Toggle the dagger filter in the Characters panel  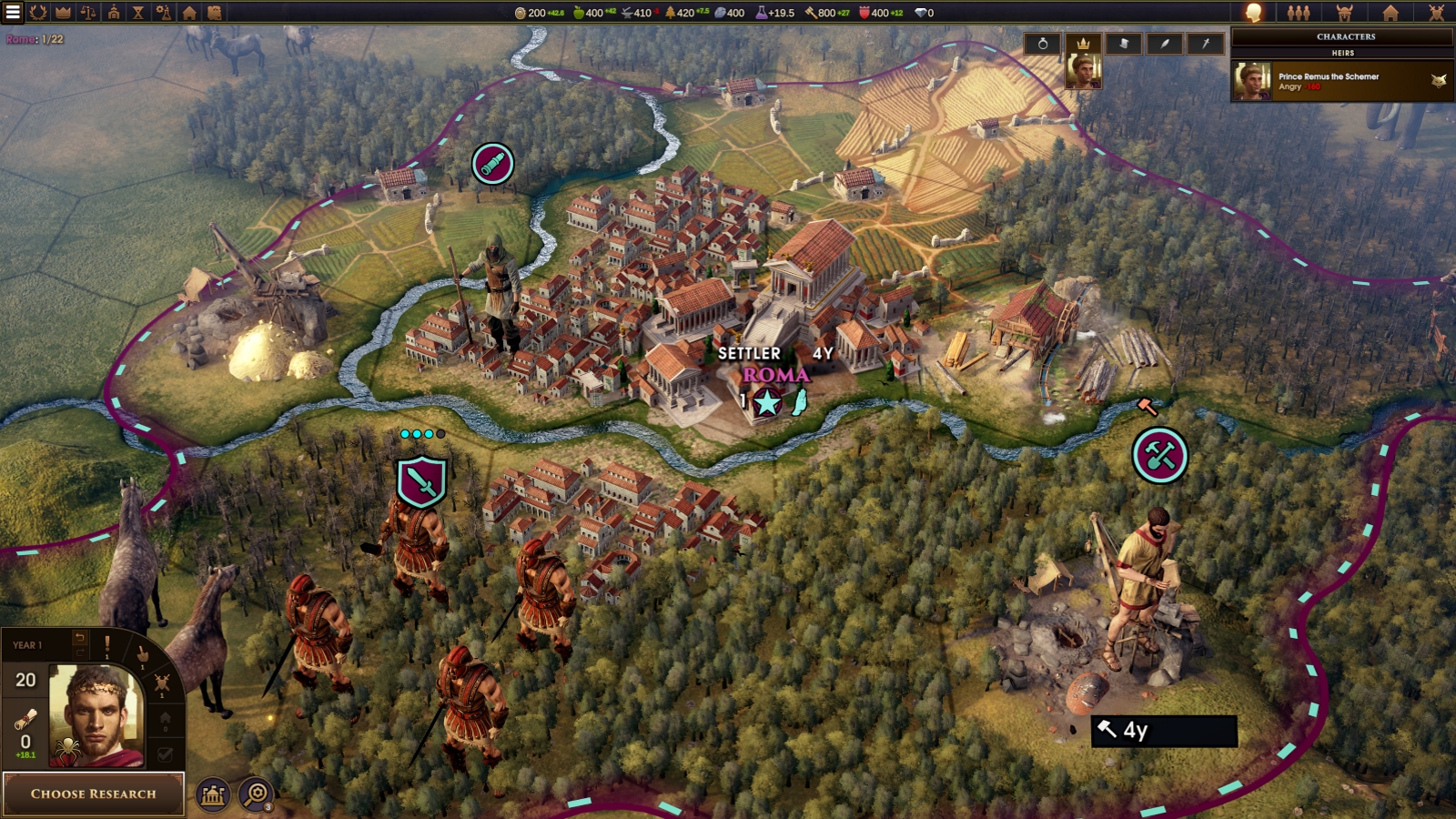[1206, 44]
